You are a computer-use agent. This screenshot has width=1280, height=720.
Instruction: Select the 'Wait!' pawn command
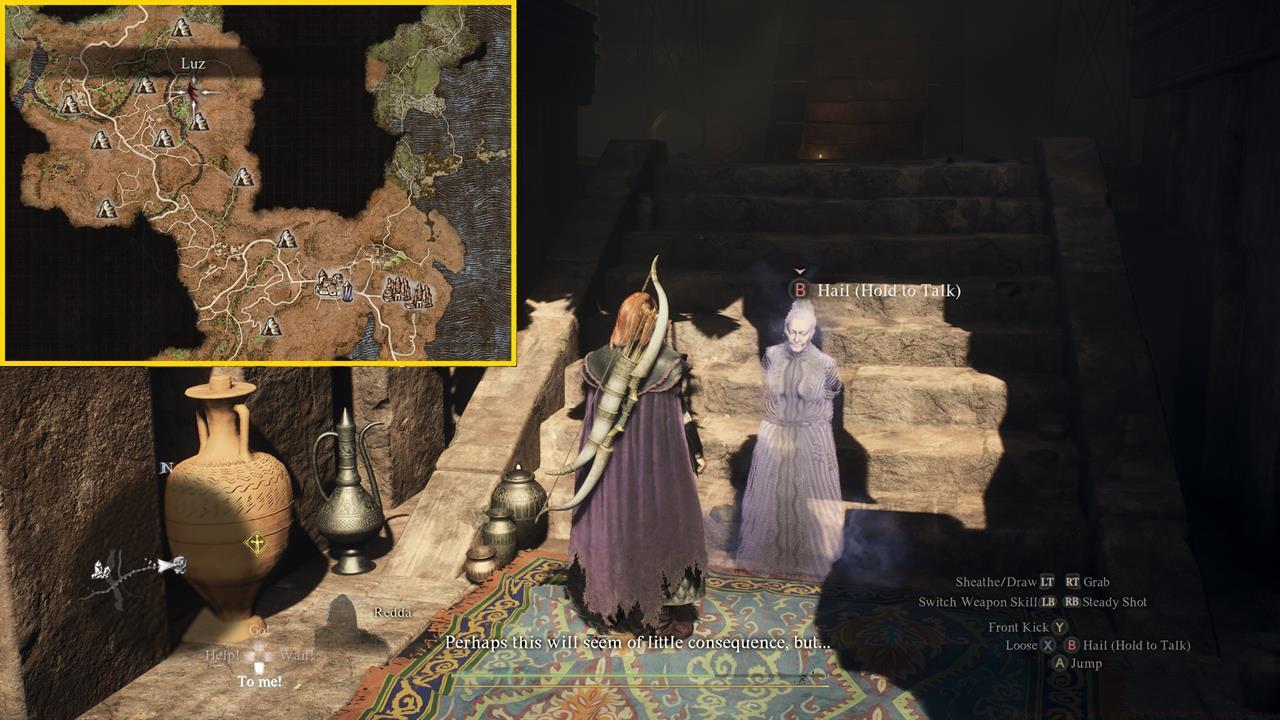[x=297, y=654]
